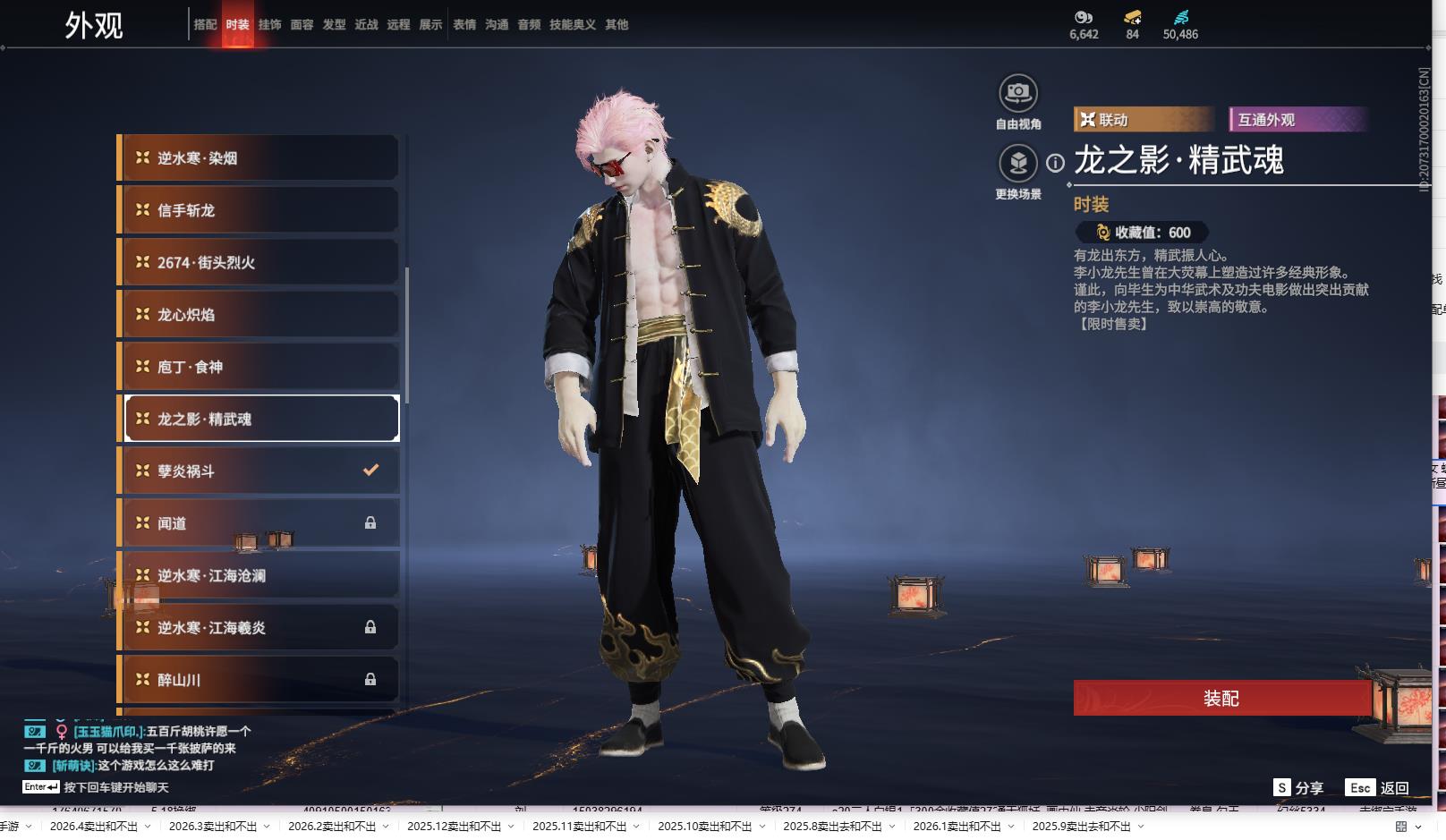This screenshot has height=840, width=1446.
Task: Pick the 龙心炽焰 outfit row
Action: pos(259,315)
